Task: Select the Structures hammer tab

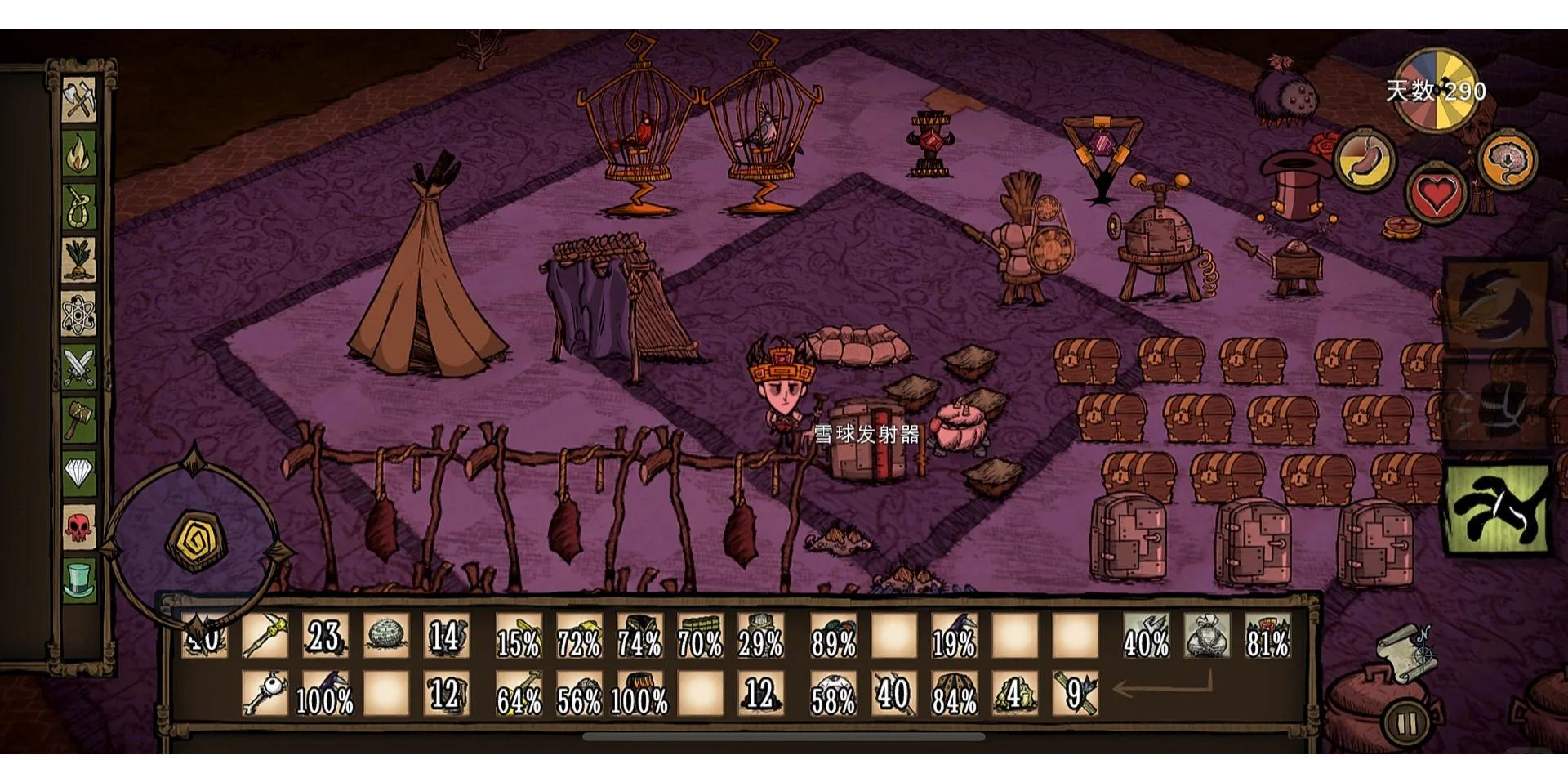Action: tap(79, 420)
